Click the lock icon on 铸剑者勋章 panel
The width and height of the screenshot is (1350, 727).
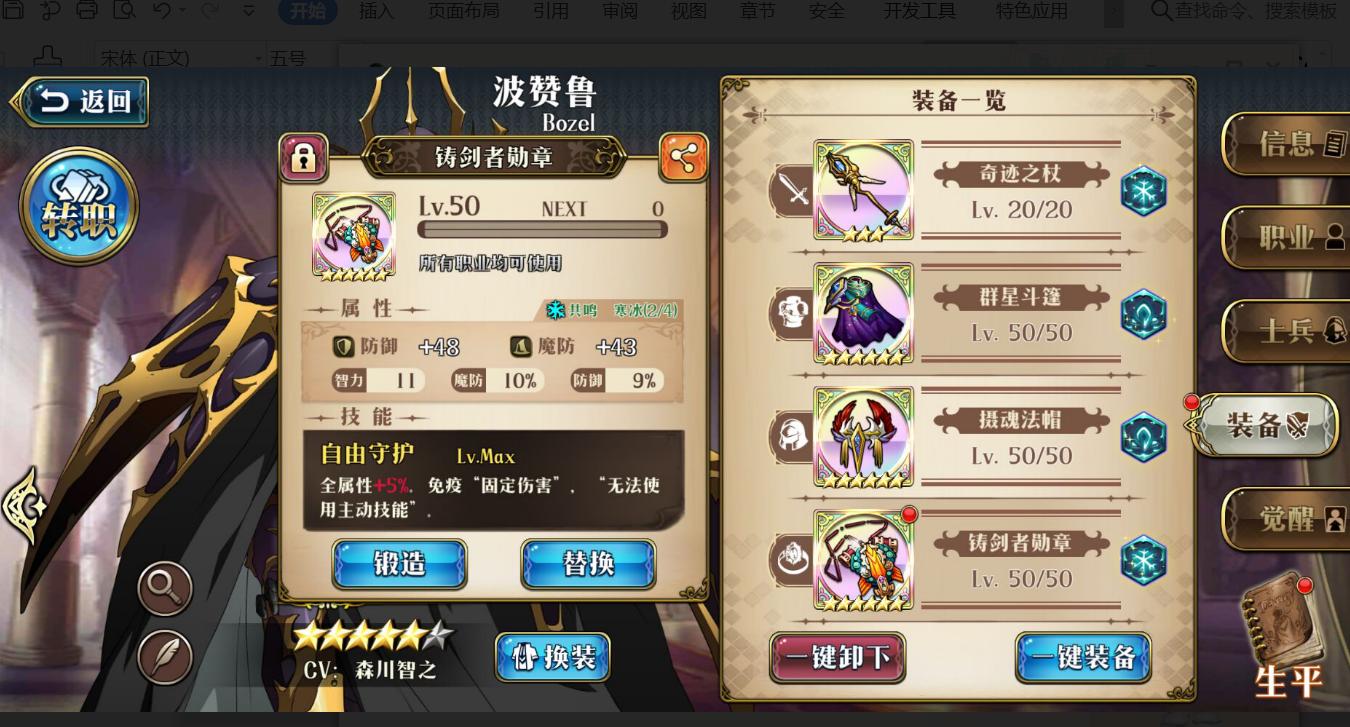303,157
